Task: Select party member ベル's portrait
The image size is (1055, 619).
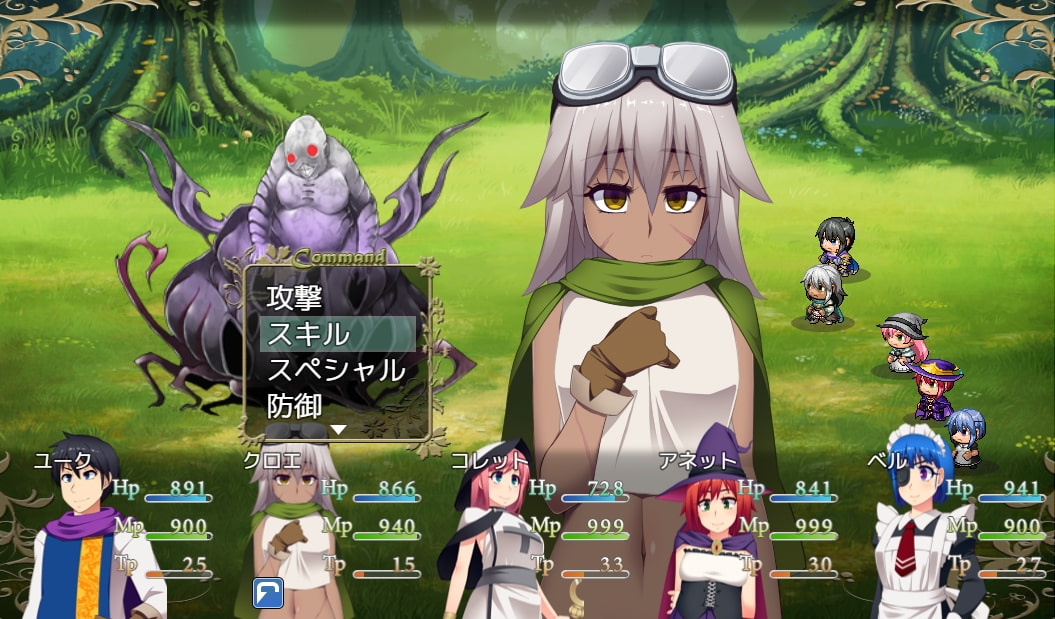Action: [x=910, y=535]
